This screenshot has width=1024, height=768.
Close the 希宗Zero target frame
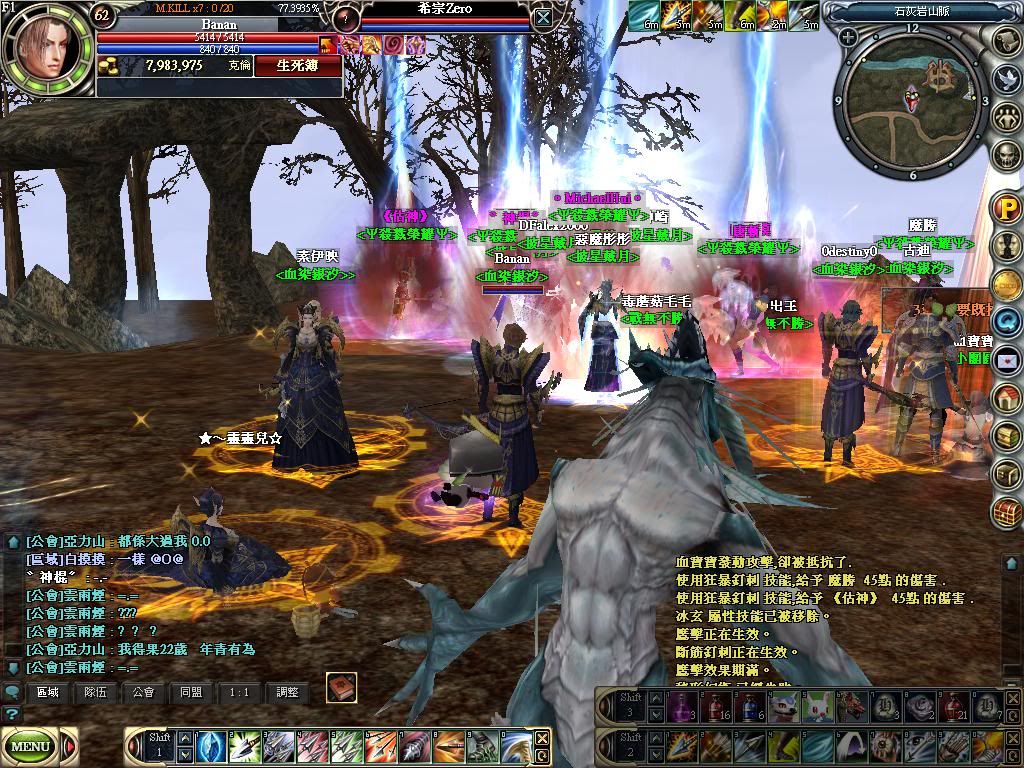[542, 17]
